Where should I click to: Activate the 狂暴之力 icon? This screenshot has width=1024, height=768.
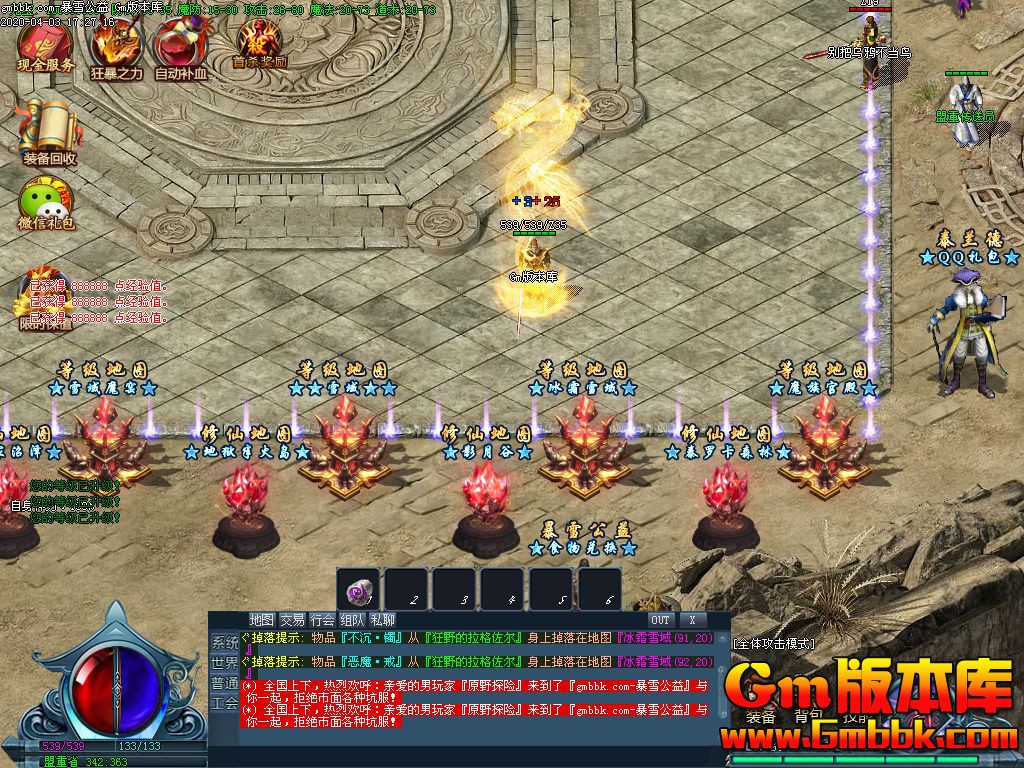coord(115,46)
